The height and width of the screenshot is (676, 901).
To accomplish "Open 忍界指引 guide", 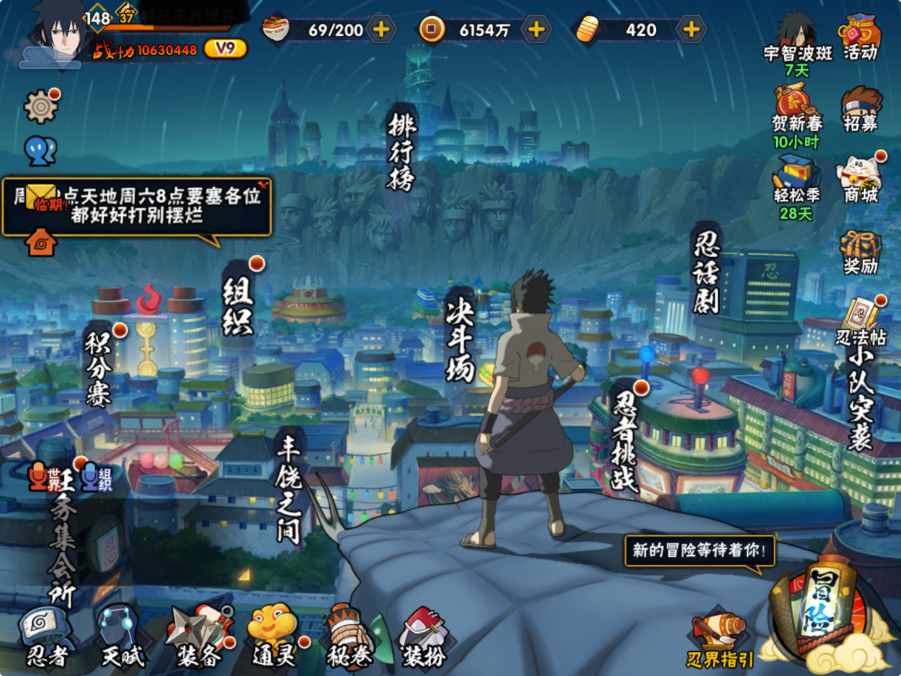I will pos(720,640).
